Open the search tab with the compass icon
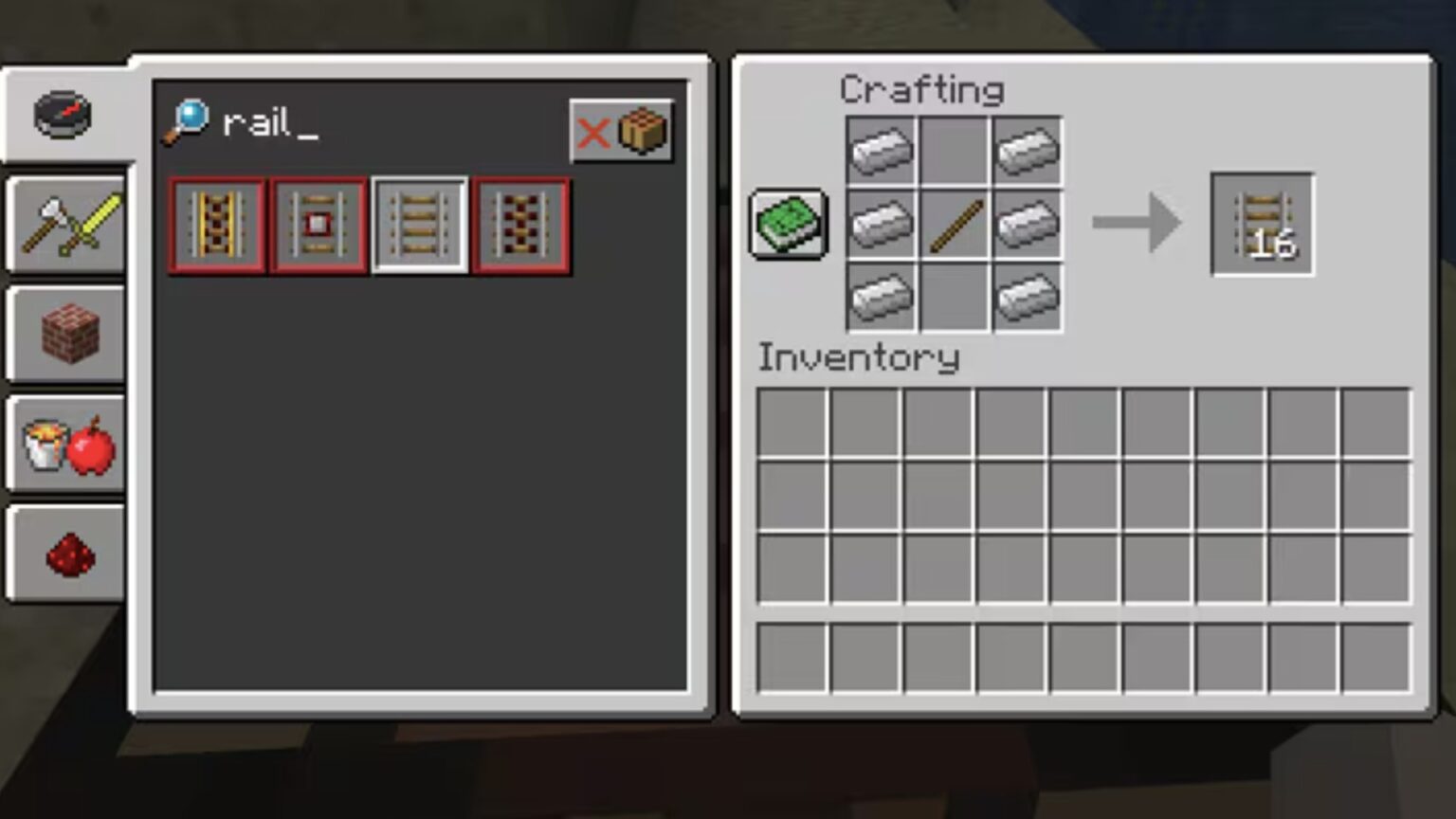The height and width of the screenshot is (819, 1456). pos(64,114)
